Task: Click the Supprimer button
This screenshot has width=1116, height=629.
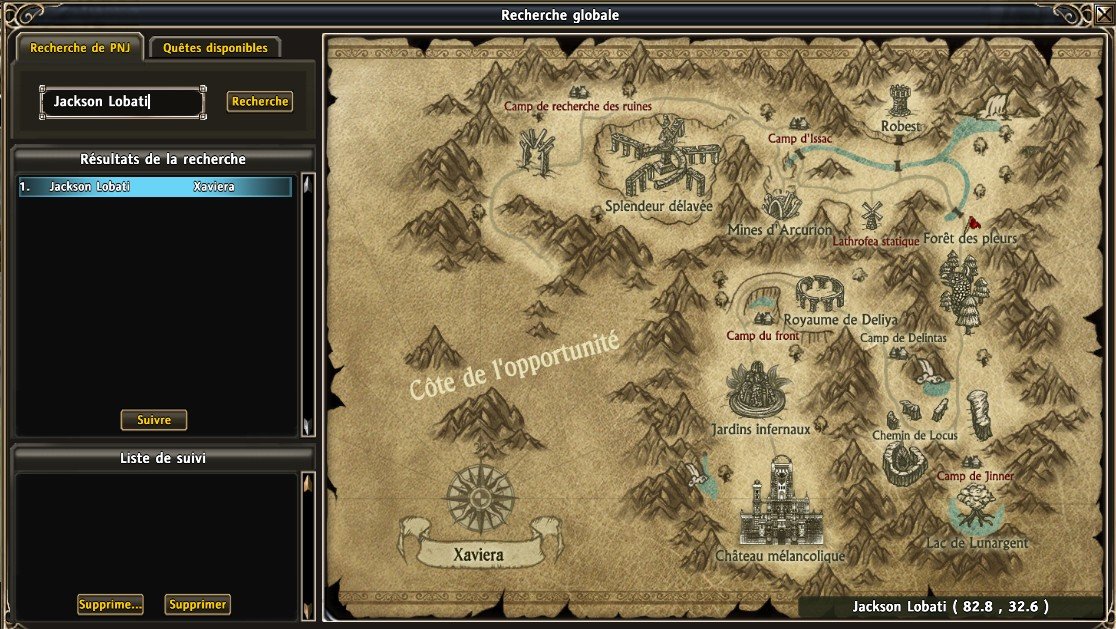Action: [198, 605]
